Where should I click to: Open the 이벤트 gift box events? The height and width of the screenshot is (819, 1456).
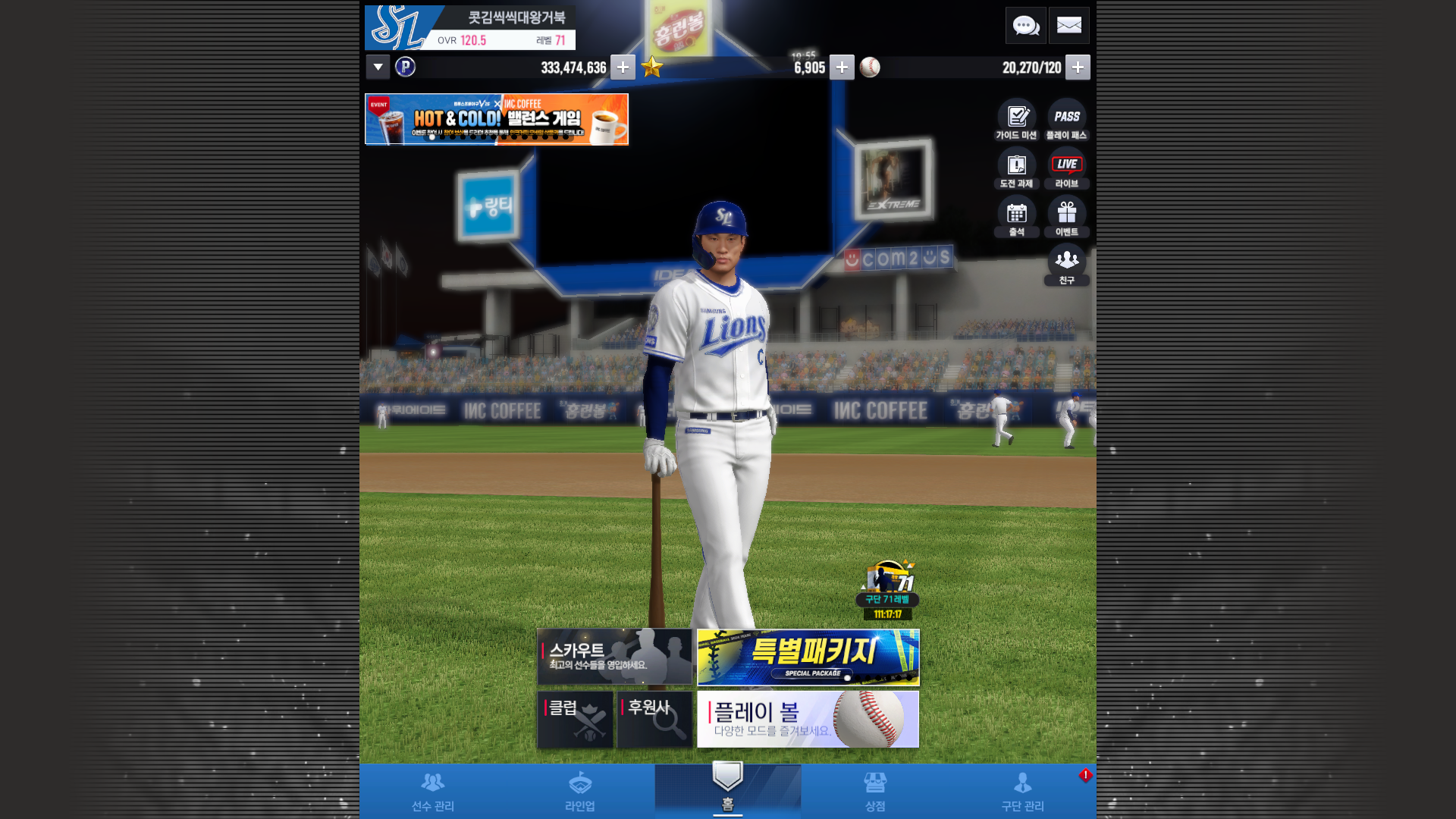pyautogui.click(x=1067, y=217)
